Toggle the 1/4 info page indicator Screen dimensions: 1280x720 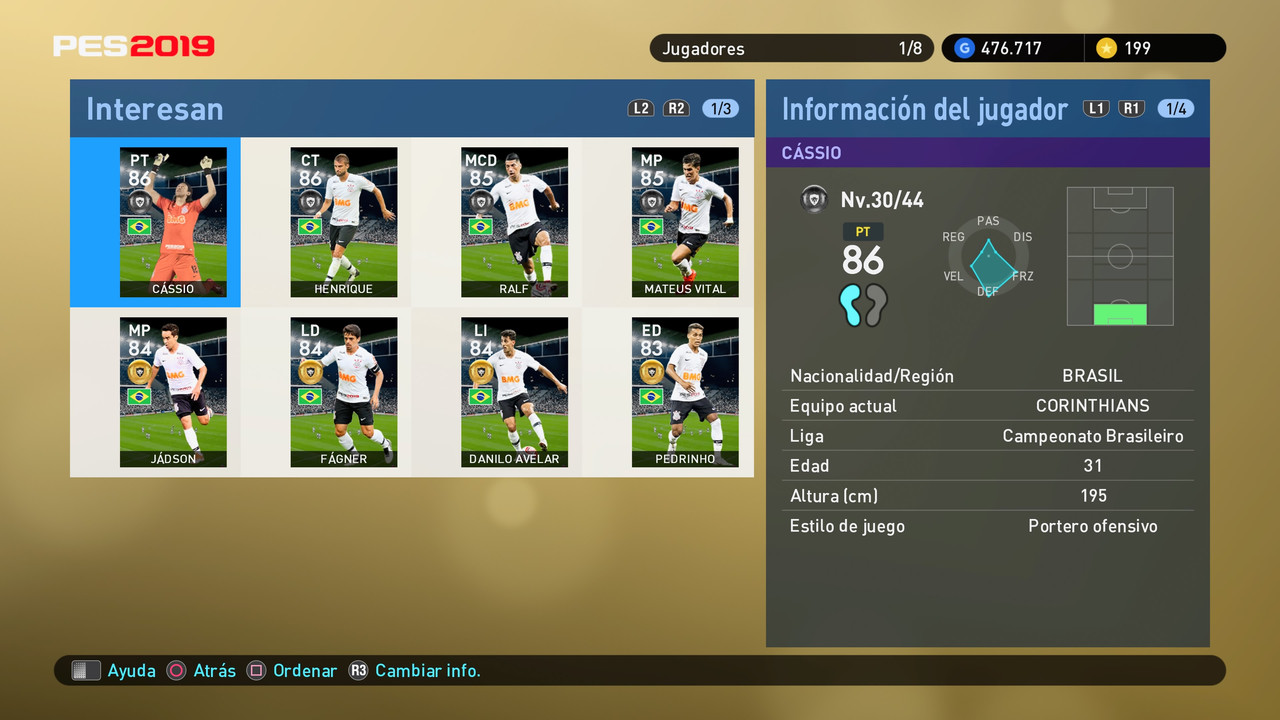click(x=1176, y=108)
